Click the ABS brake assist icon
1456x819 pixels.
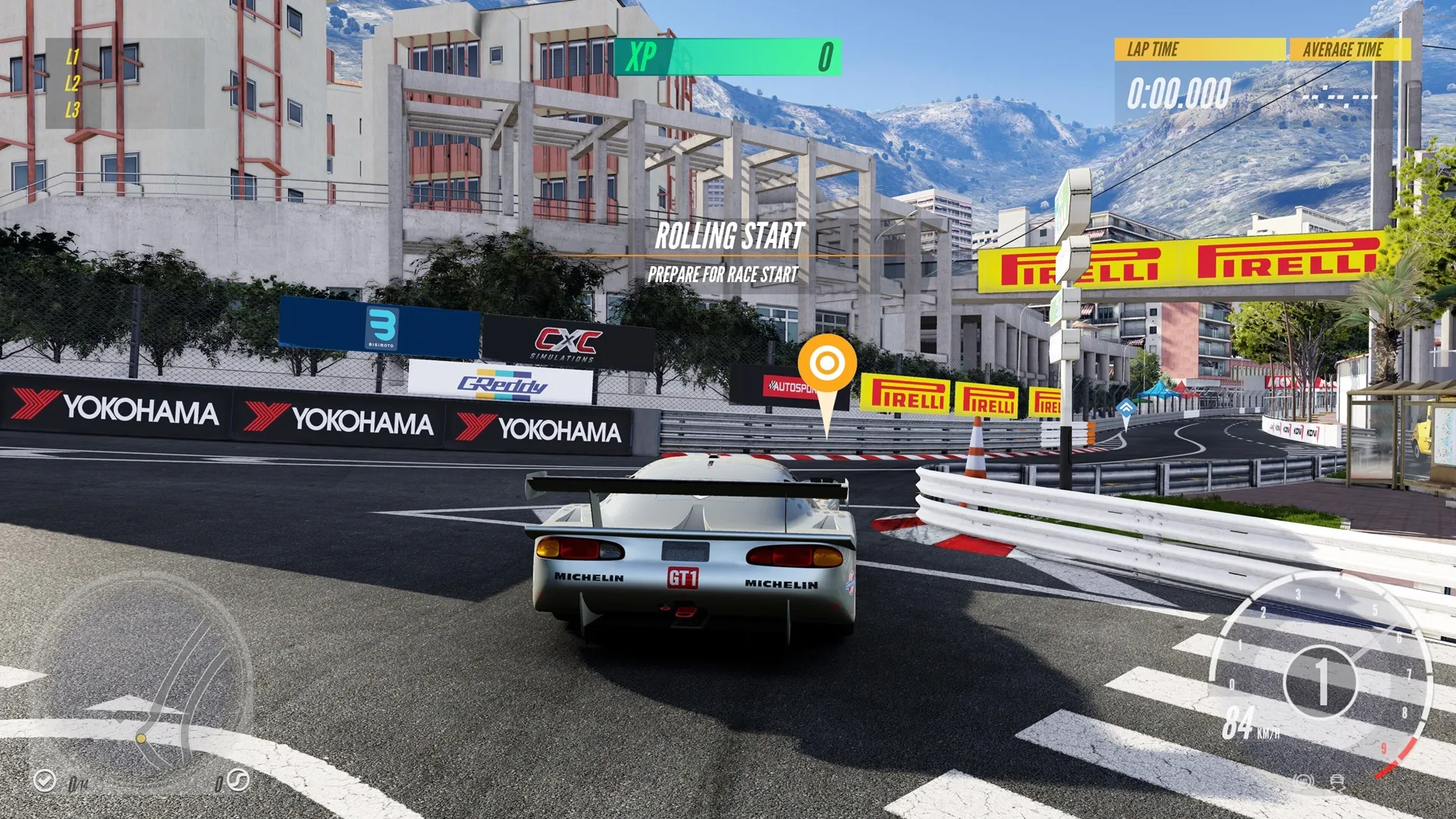tap(1304, 781)
